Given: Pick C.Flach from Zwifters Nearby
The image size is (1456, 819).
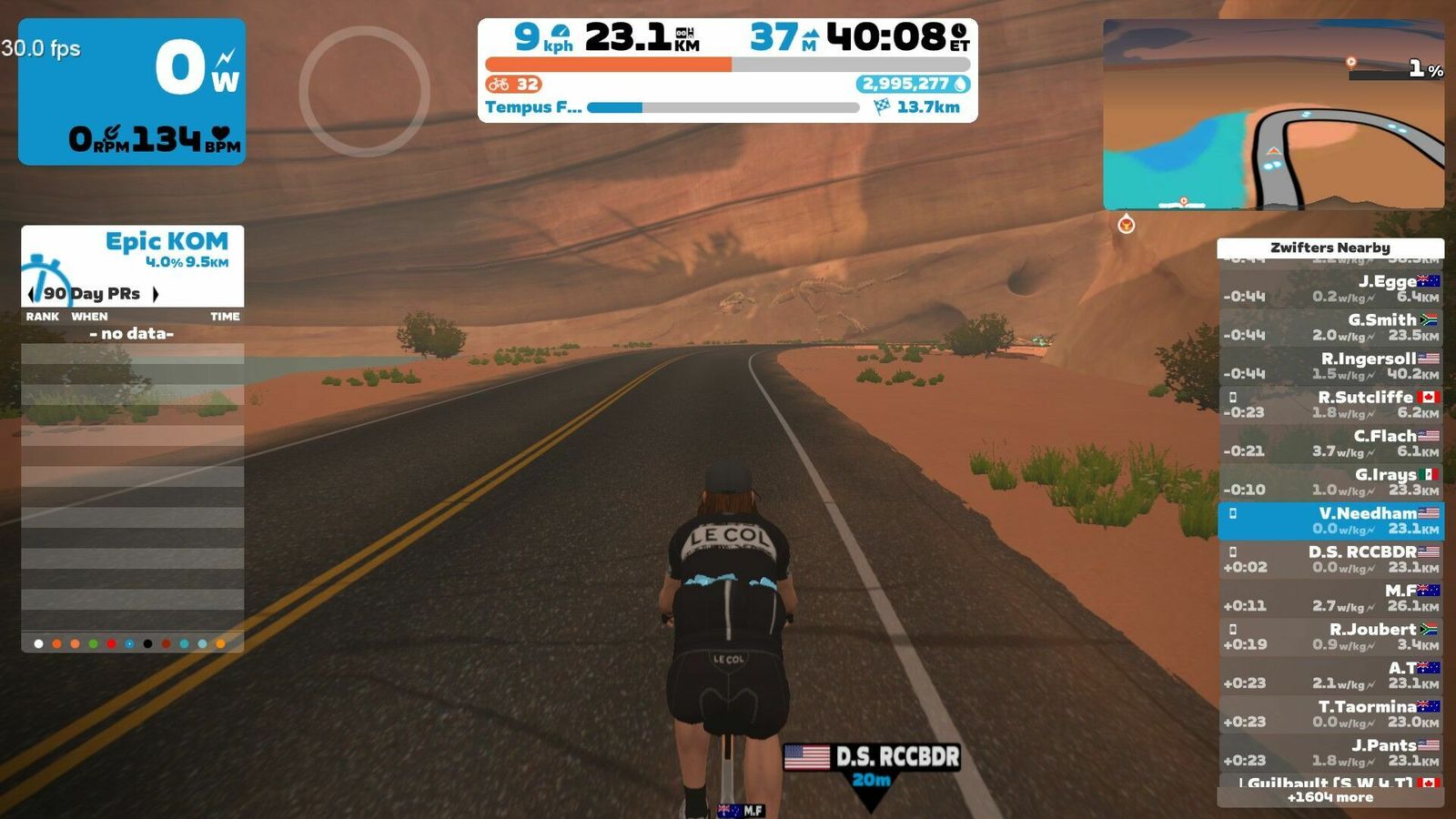Looking at the screenshot, I should [1330, 443].
